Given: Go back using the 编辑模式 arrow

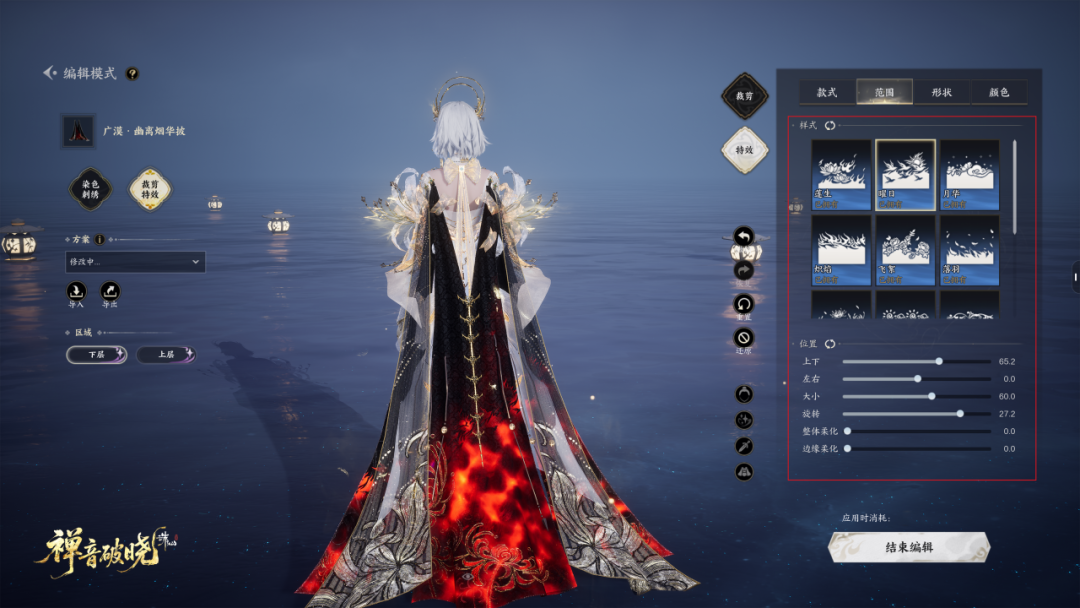Looking at the screenshot, I should click(x=50, y=73).
